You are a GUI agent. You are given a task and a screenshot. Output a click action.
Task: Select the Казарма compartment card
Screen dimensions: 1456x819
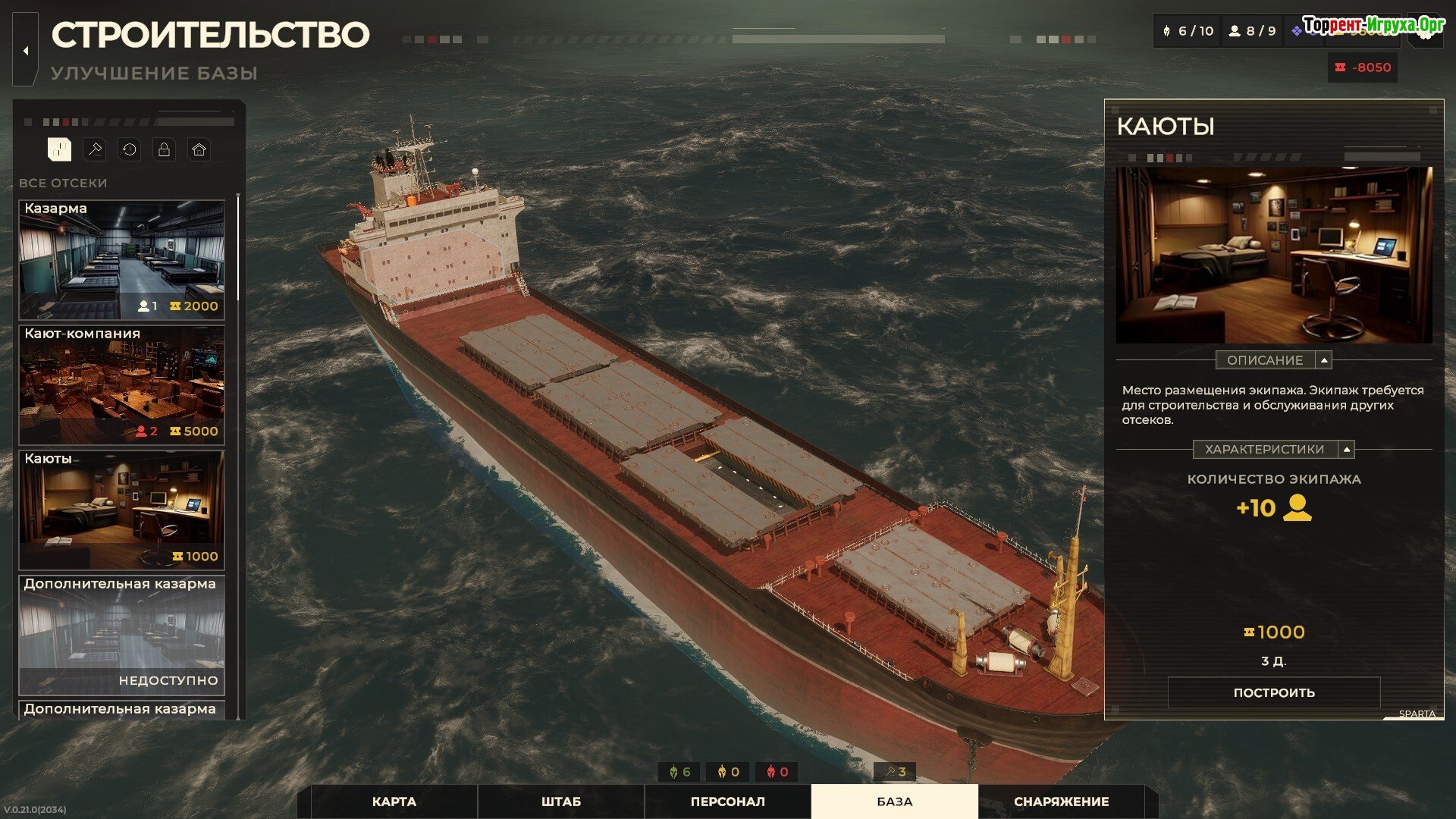[x=121, y=259]
